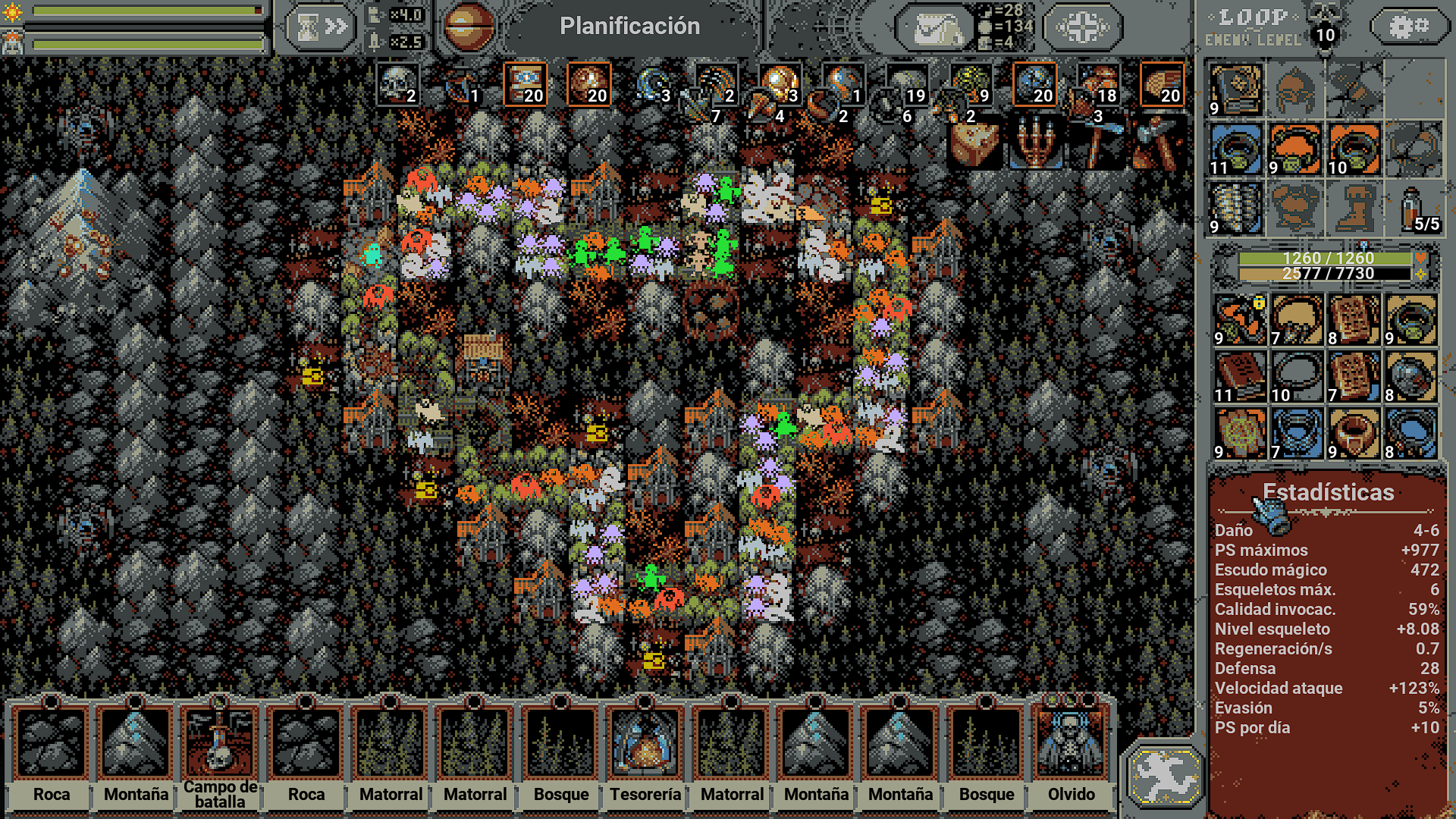
Task: Toggle the lock on the locked inventory item
Action: [x=1258, y=303]
